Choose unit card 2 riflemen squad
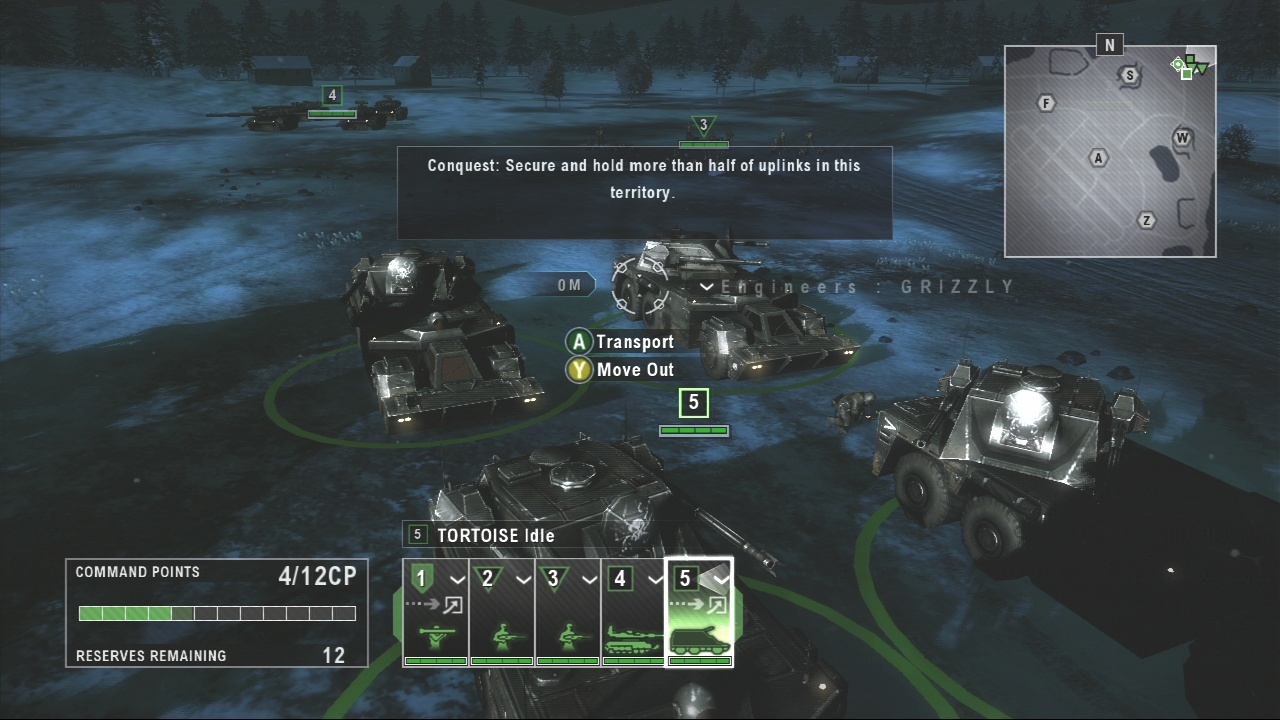Image resolution: width=1280 pixels, height=720 pixels. (x=502, y=612)
